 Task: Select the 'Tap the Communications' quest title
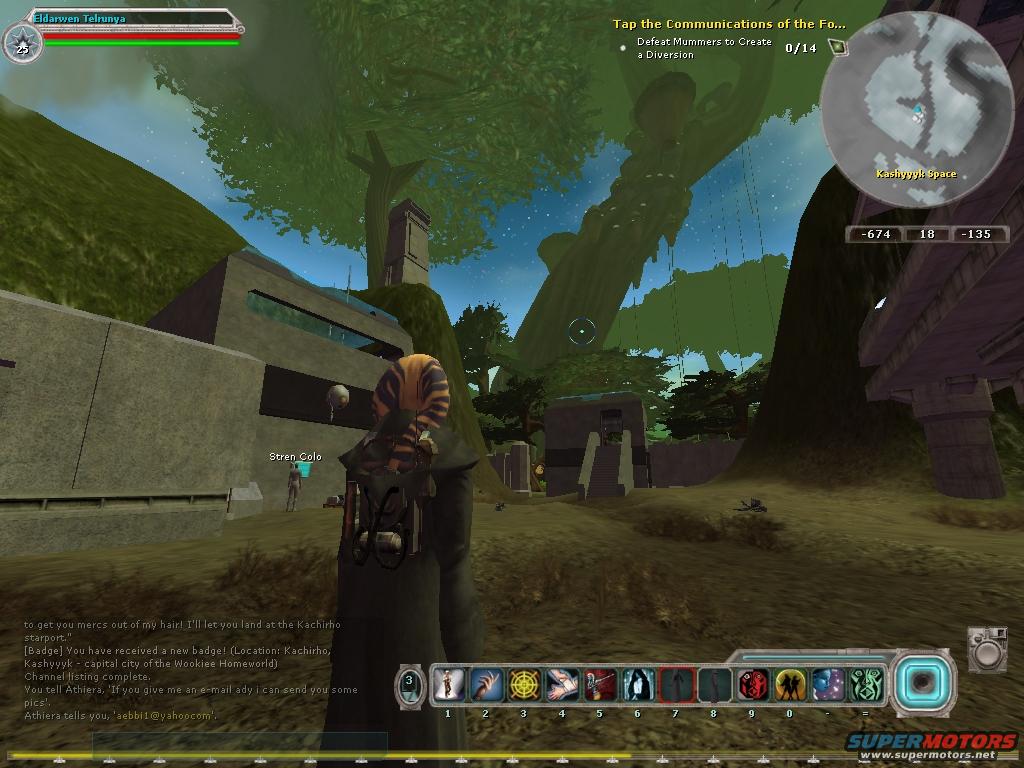click(728, 24)
